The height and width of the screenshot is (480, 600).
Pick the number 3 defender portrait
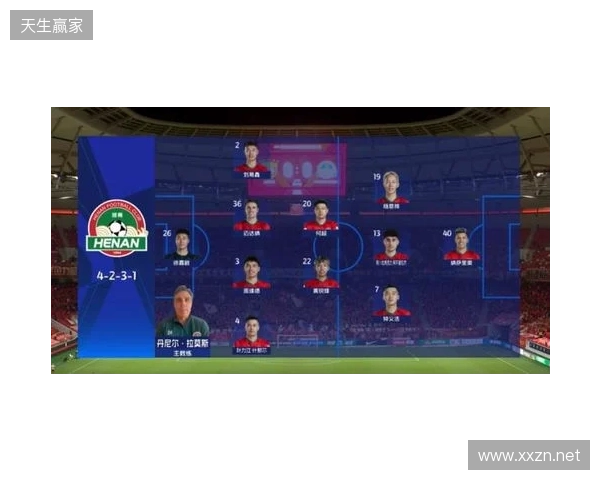click(x=252, y=274)
